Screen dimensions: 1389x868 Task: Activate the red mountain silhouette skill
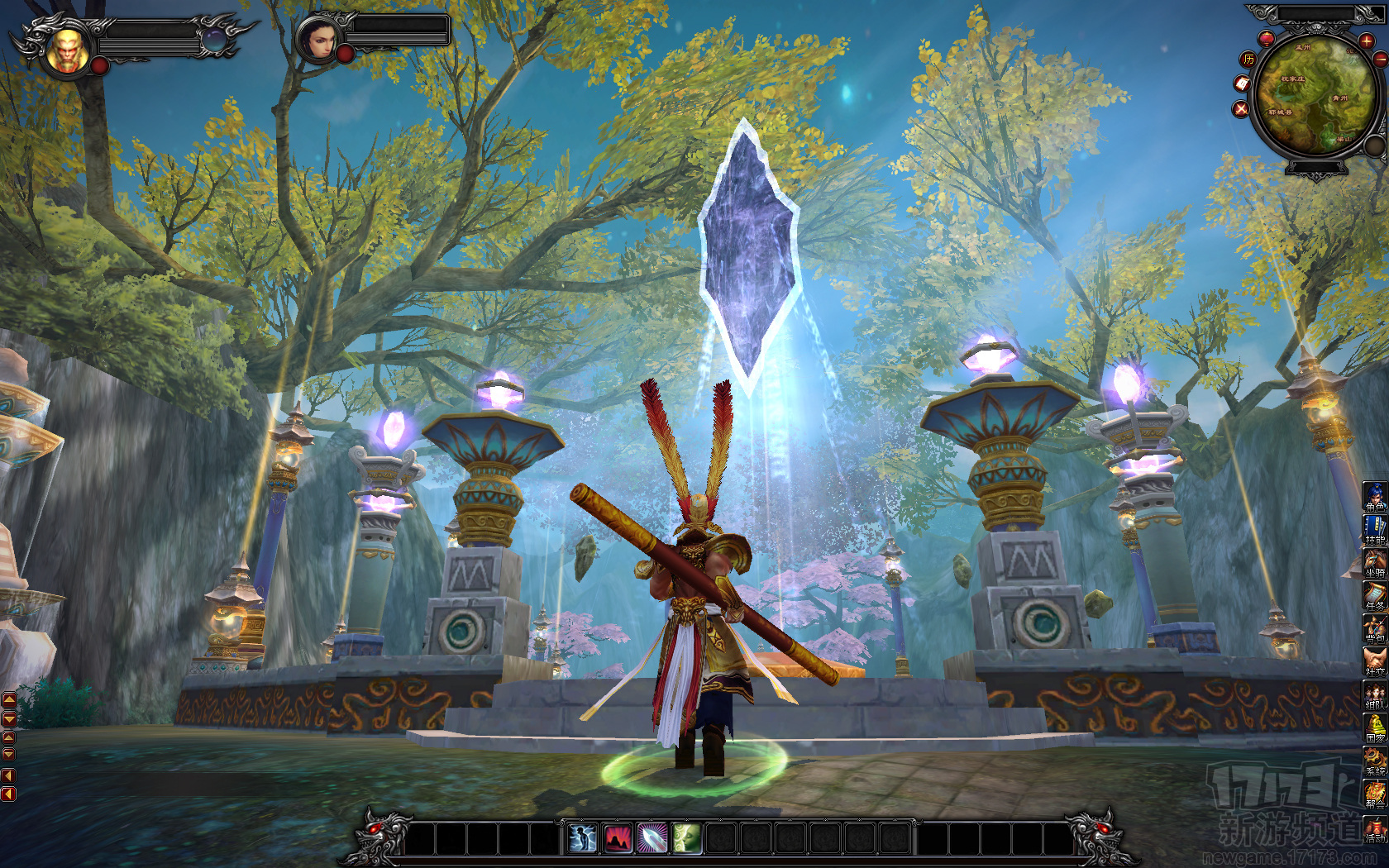[x=617, y=839]
